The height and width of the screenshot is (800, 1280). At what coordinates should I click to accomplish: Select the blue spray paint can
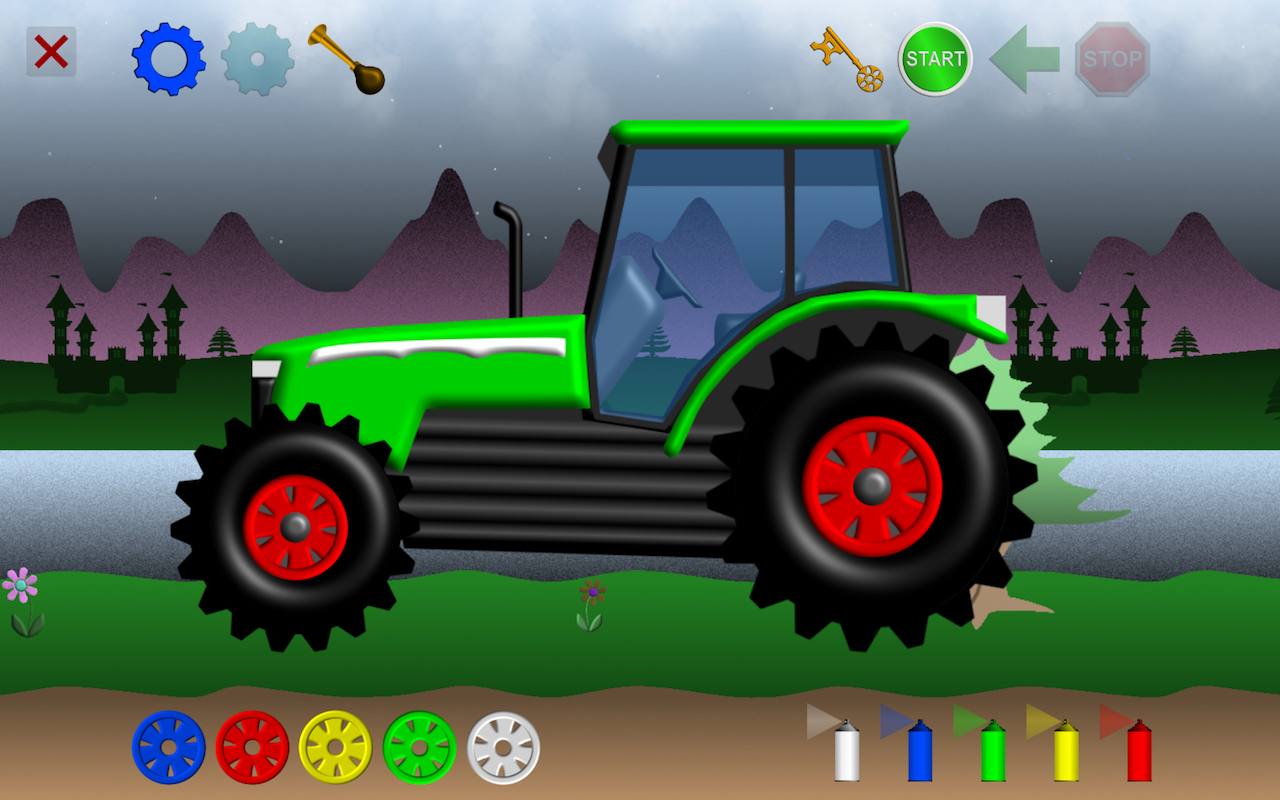[x=917, y=755]
